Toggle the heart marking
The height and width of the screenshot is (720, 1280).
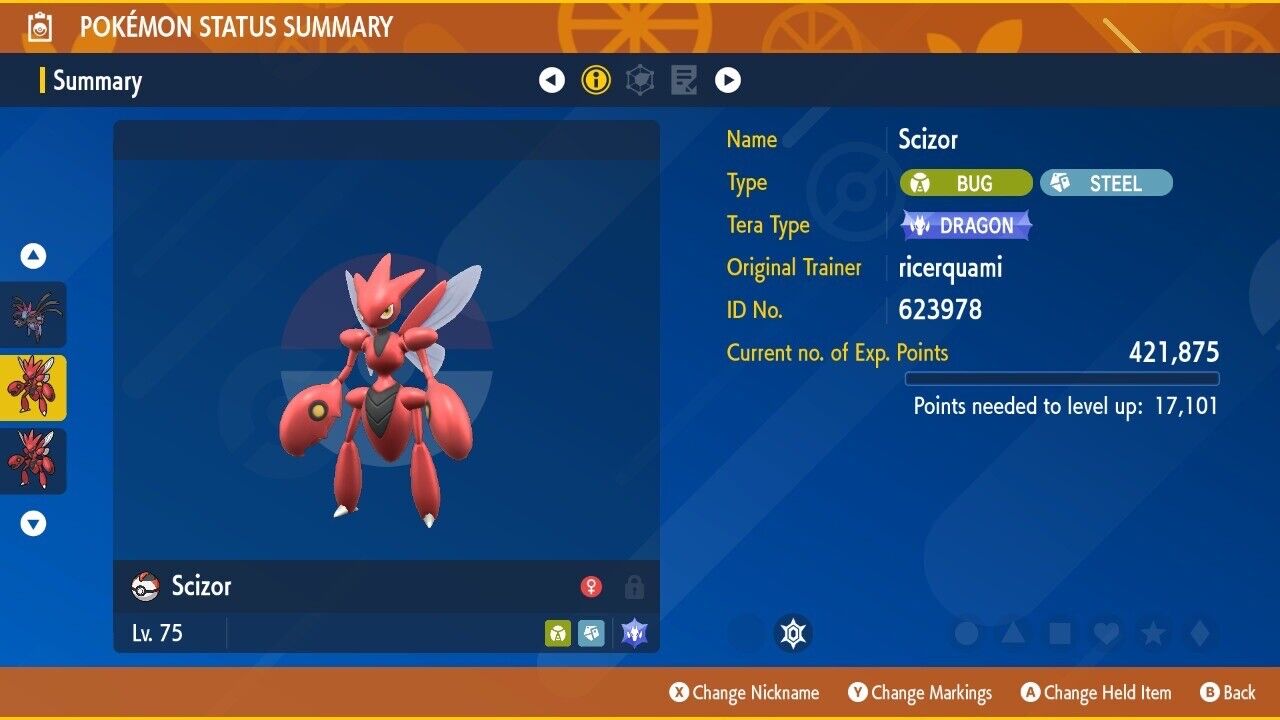(1105, 633)
